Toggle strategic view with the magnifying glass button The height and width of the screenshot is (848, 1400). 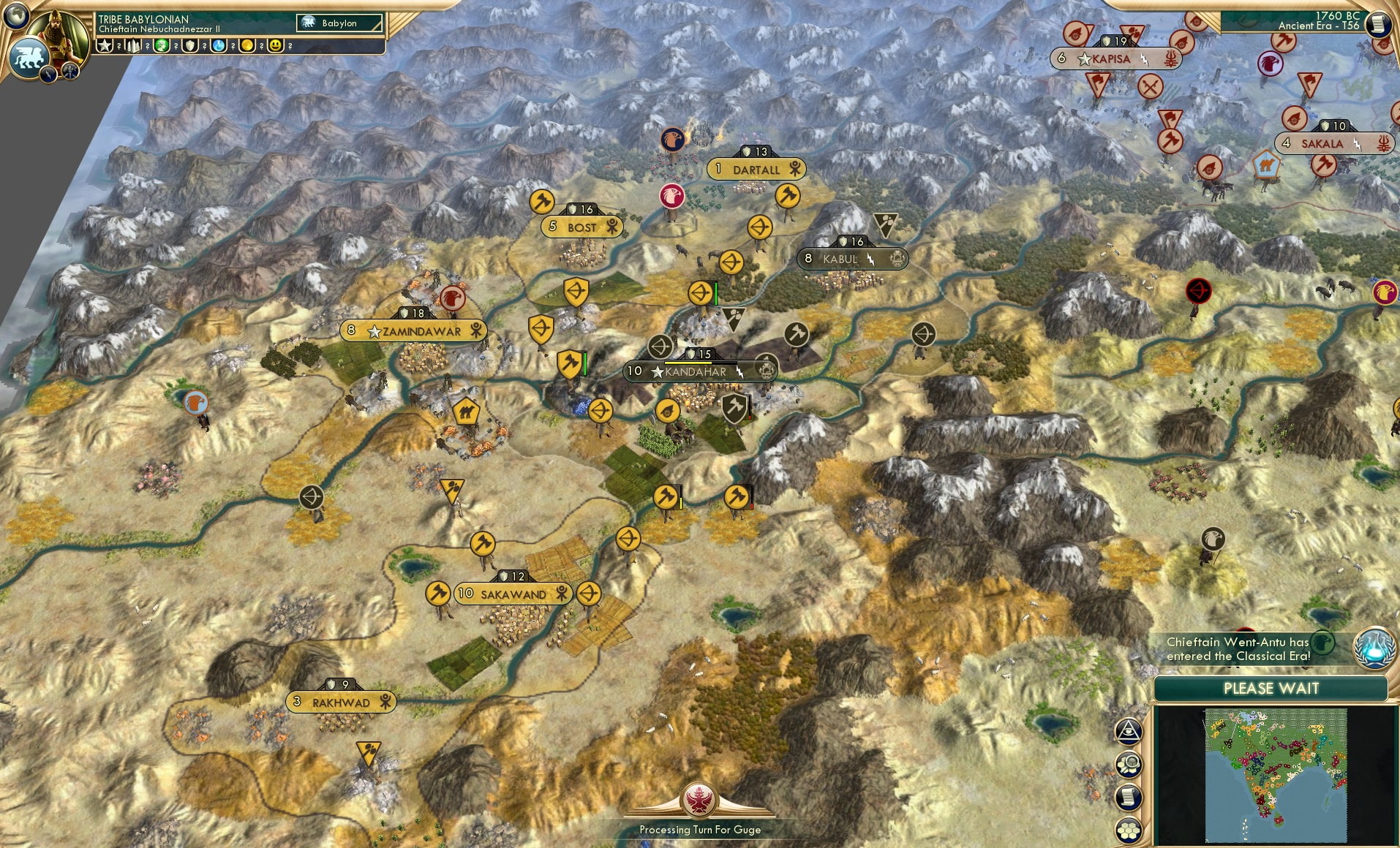[1129, 763]
